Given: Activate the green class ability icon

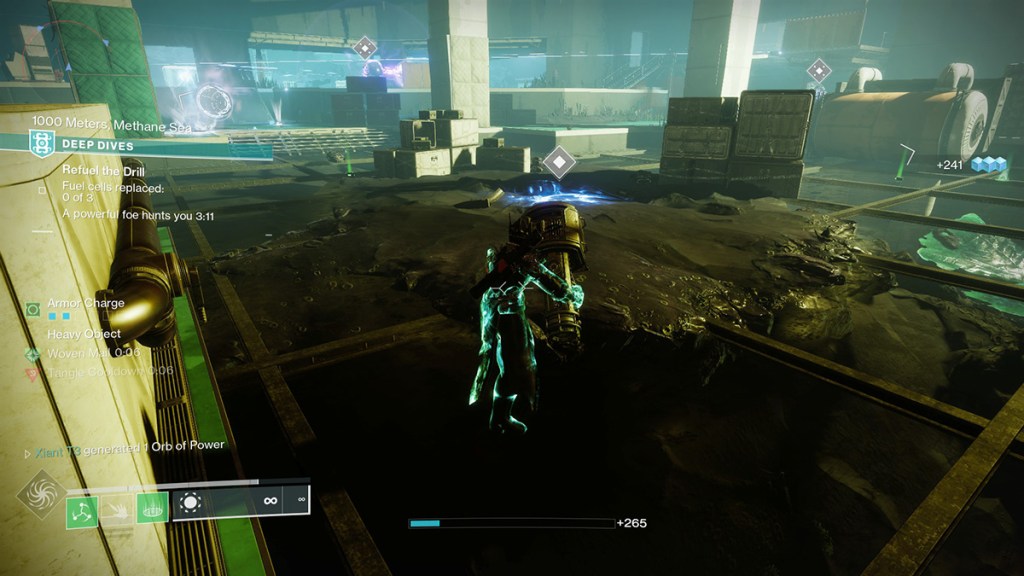Looking at the screenshot, I should pos(152,511).
